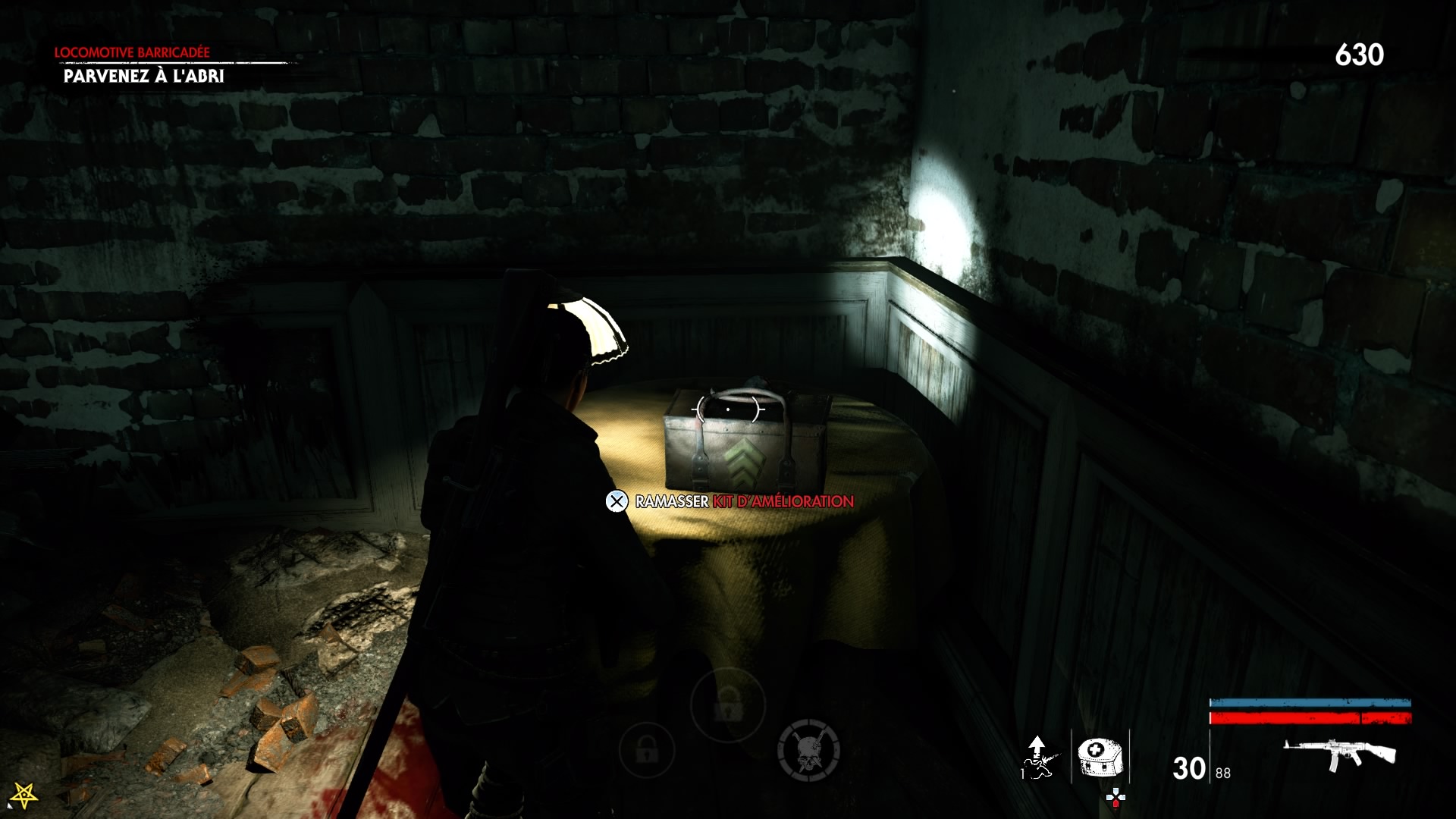This screenshot has height=819, width=1456.
Task: Click the D-pad item selector indicator
Action: point(1116,797)
